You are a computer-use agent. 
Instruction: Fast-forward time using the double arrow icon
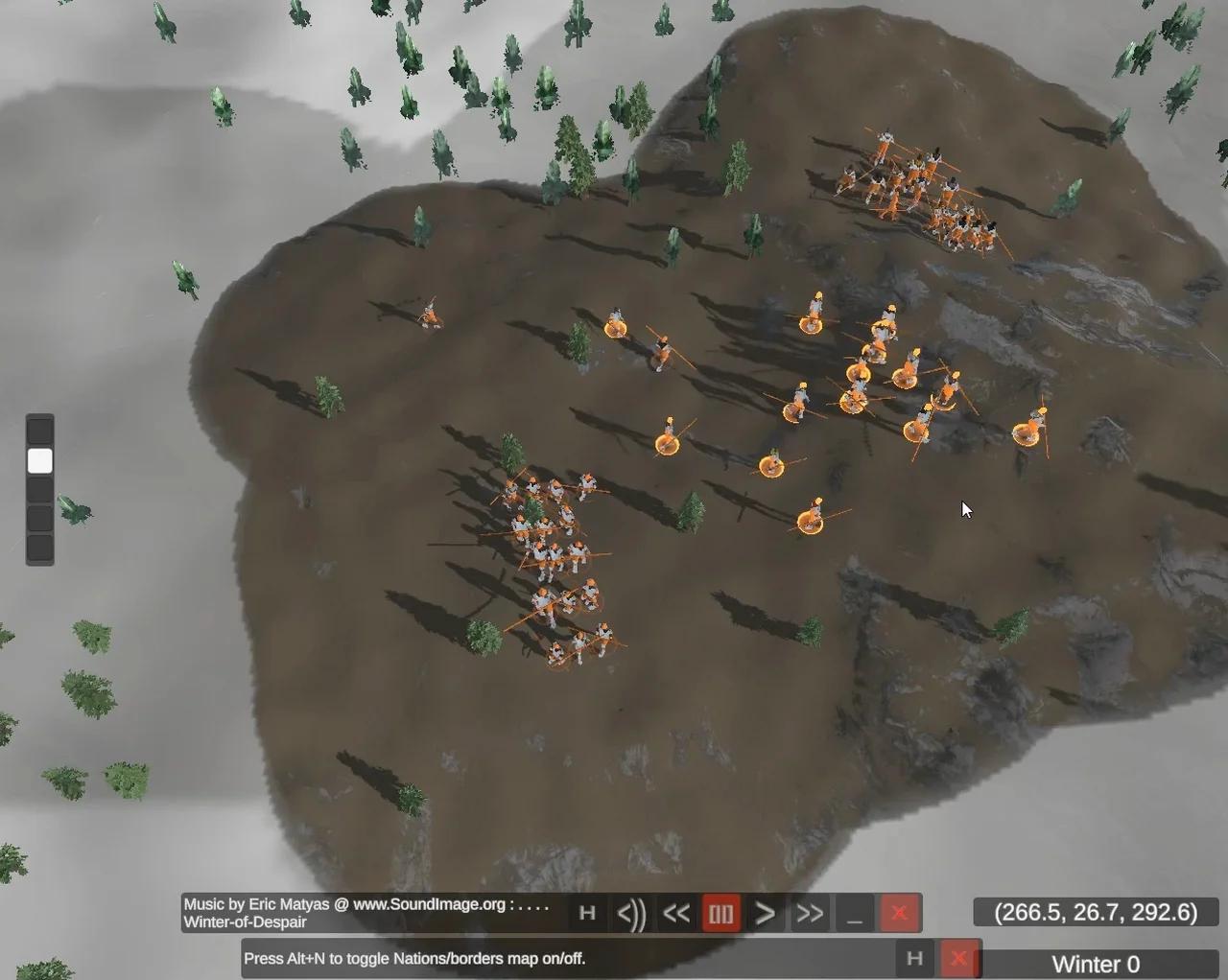point(809,913)
